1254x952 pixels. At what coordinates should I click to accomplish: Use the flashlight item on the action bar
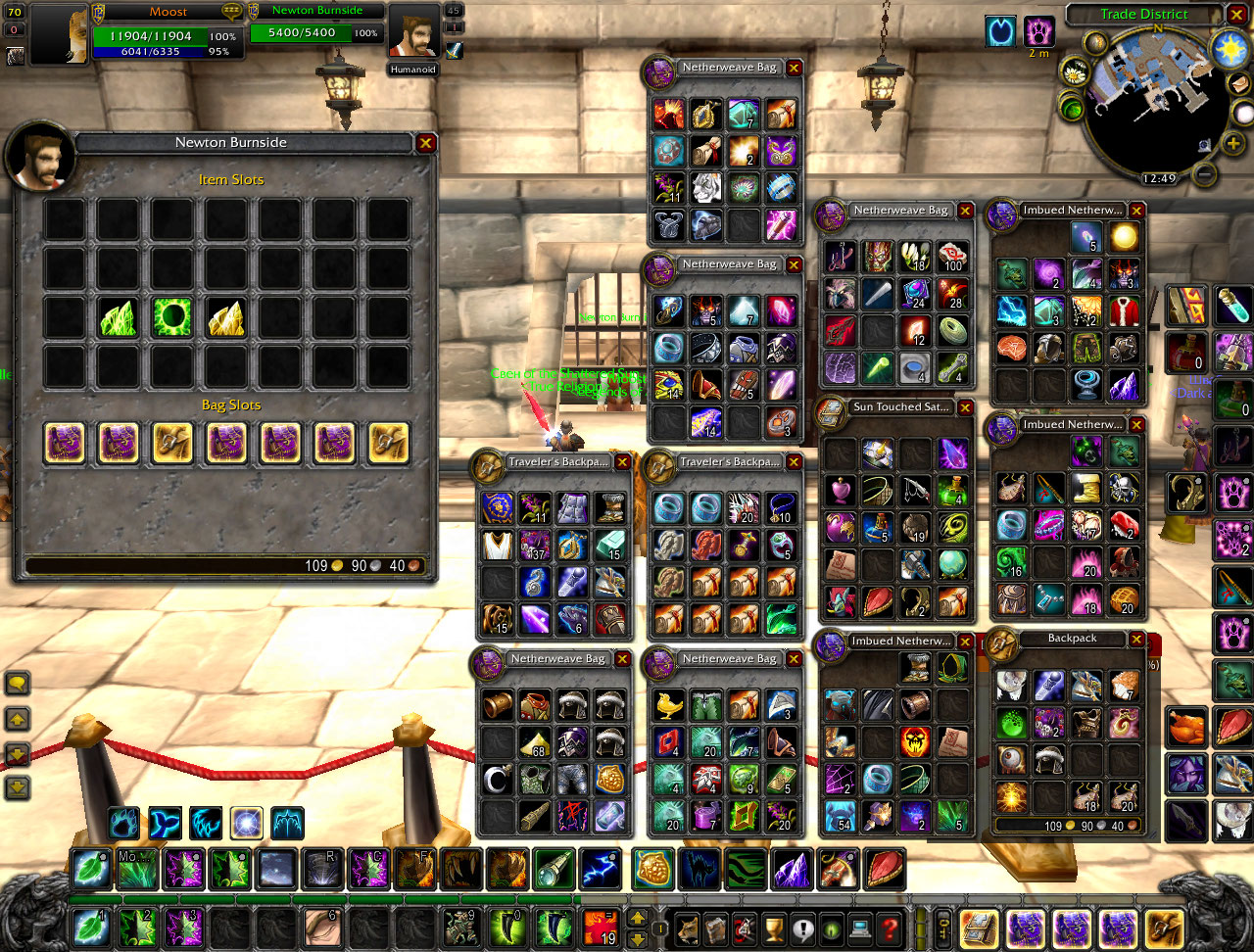click(x=552, y=869)
